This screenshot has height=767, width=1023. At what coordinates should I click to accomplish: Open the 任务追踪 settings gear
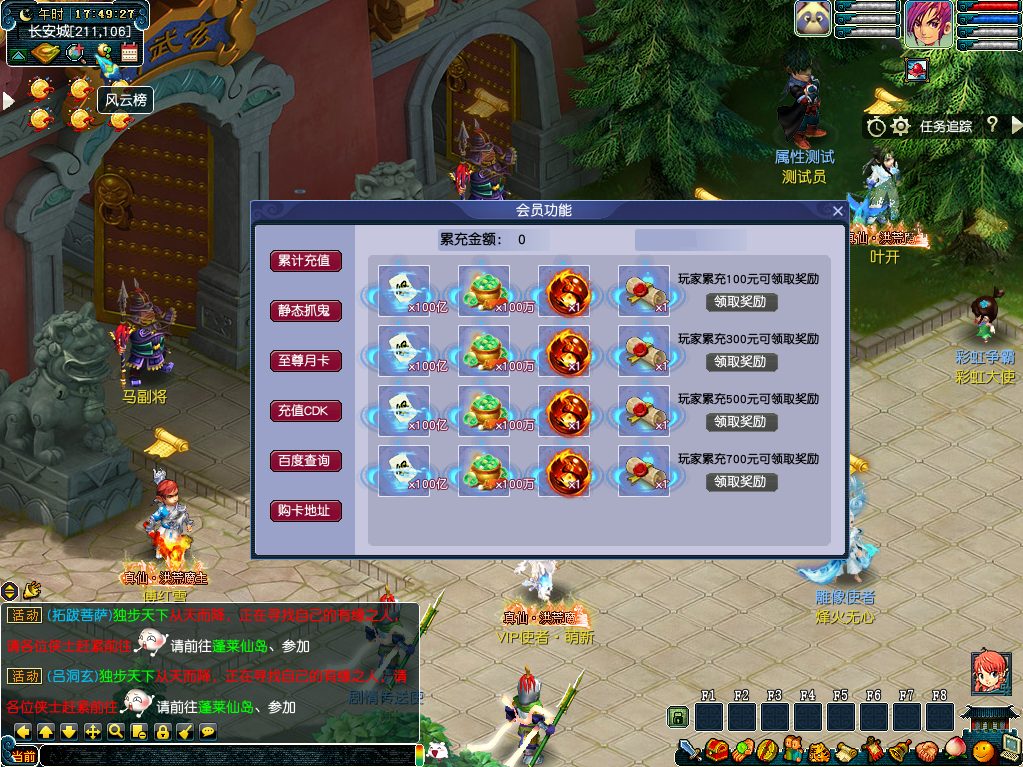(900, 126)
